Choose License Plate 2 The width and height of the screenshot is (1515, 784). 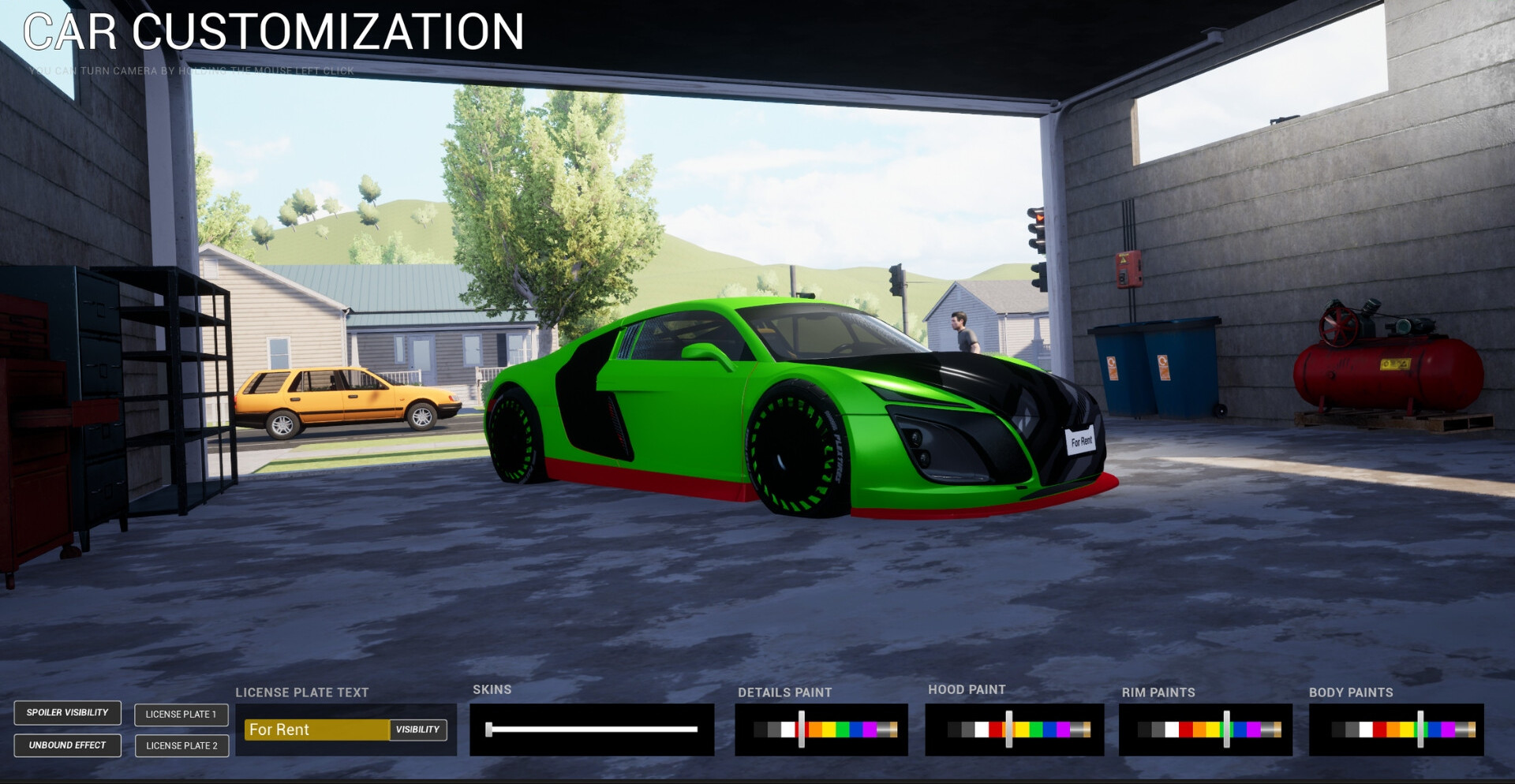[181, 746]
